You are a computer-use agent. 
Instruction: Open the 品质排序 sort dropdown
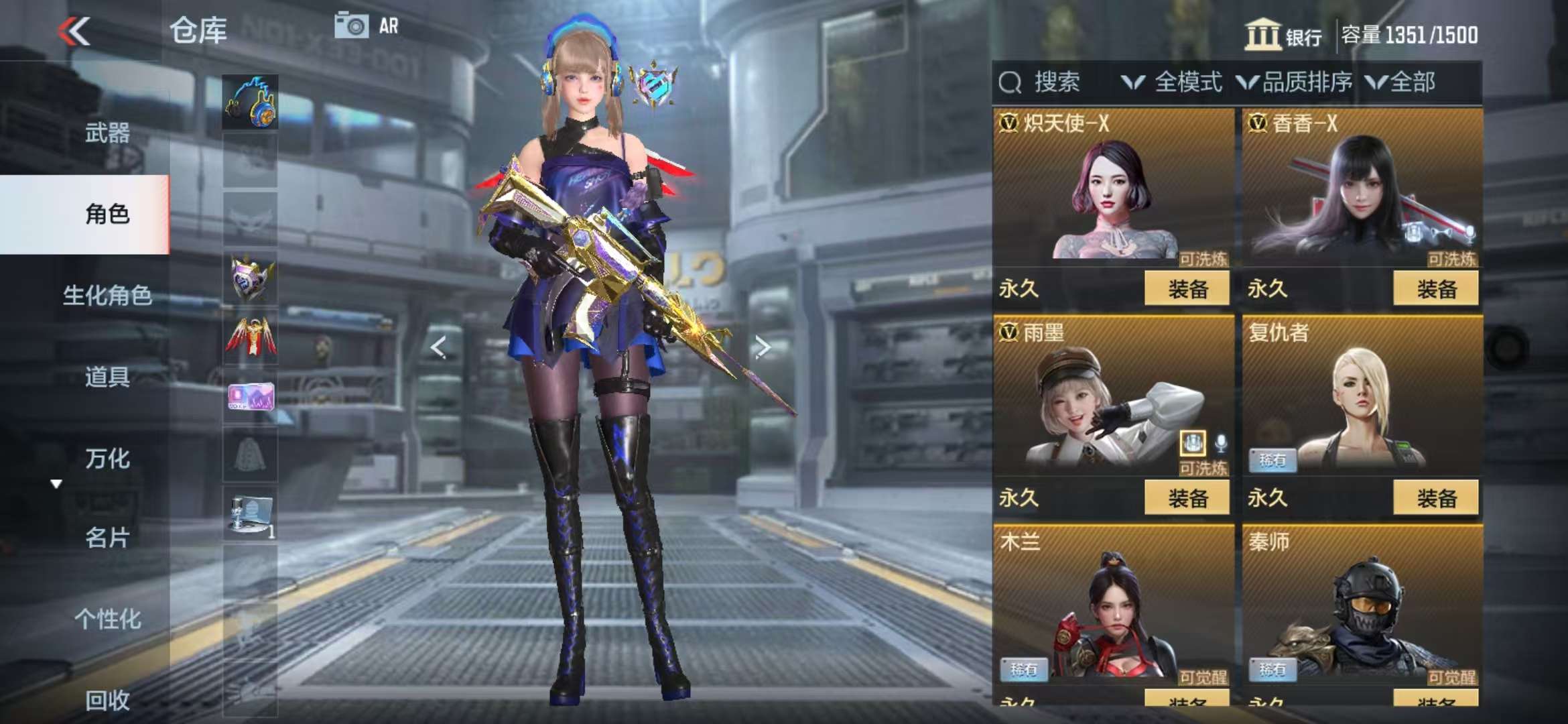pos(1295,82)
